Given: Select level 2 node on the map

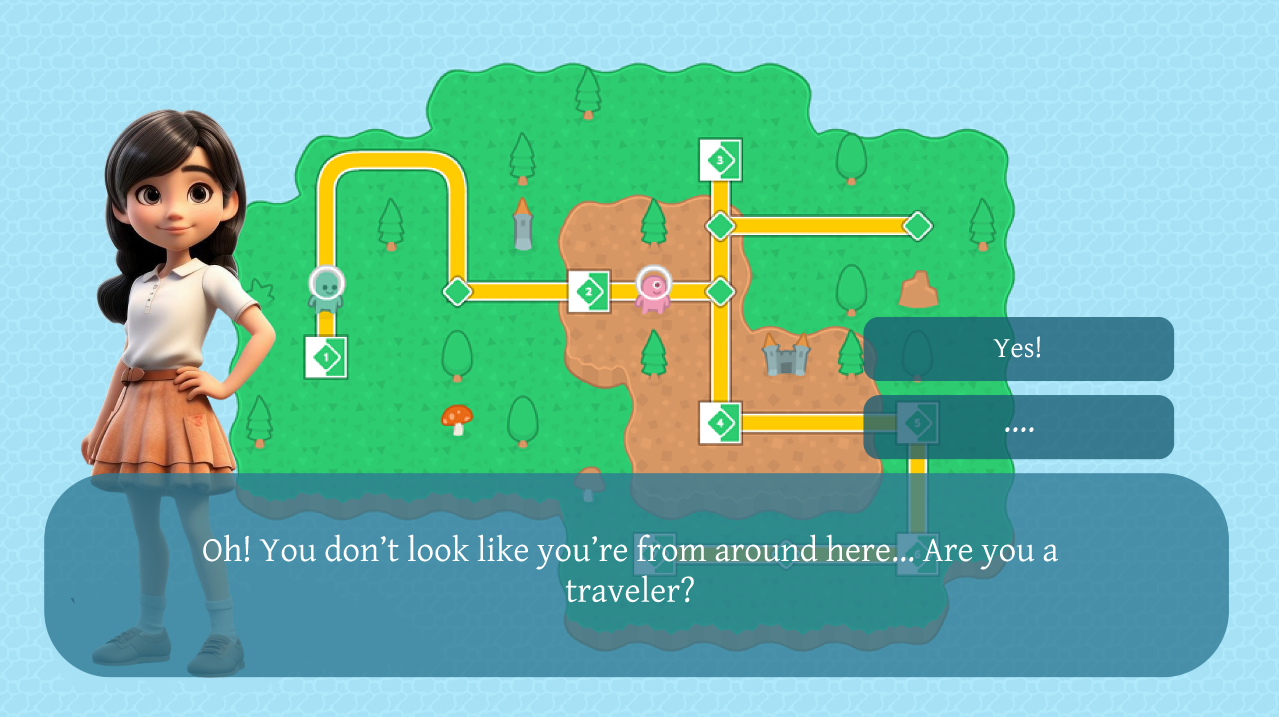Looking at the screenshot, I should pyautogui.click(x=589, y=292).
